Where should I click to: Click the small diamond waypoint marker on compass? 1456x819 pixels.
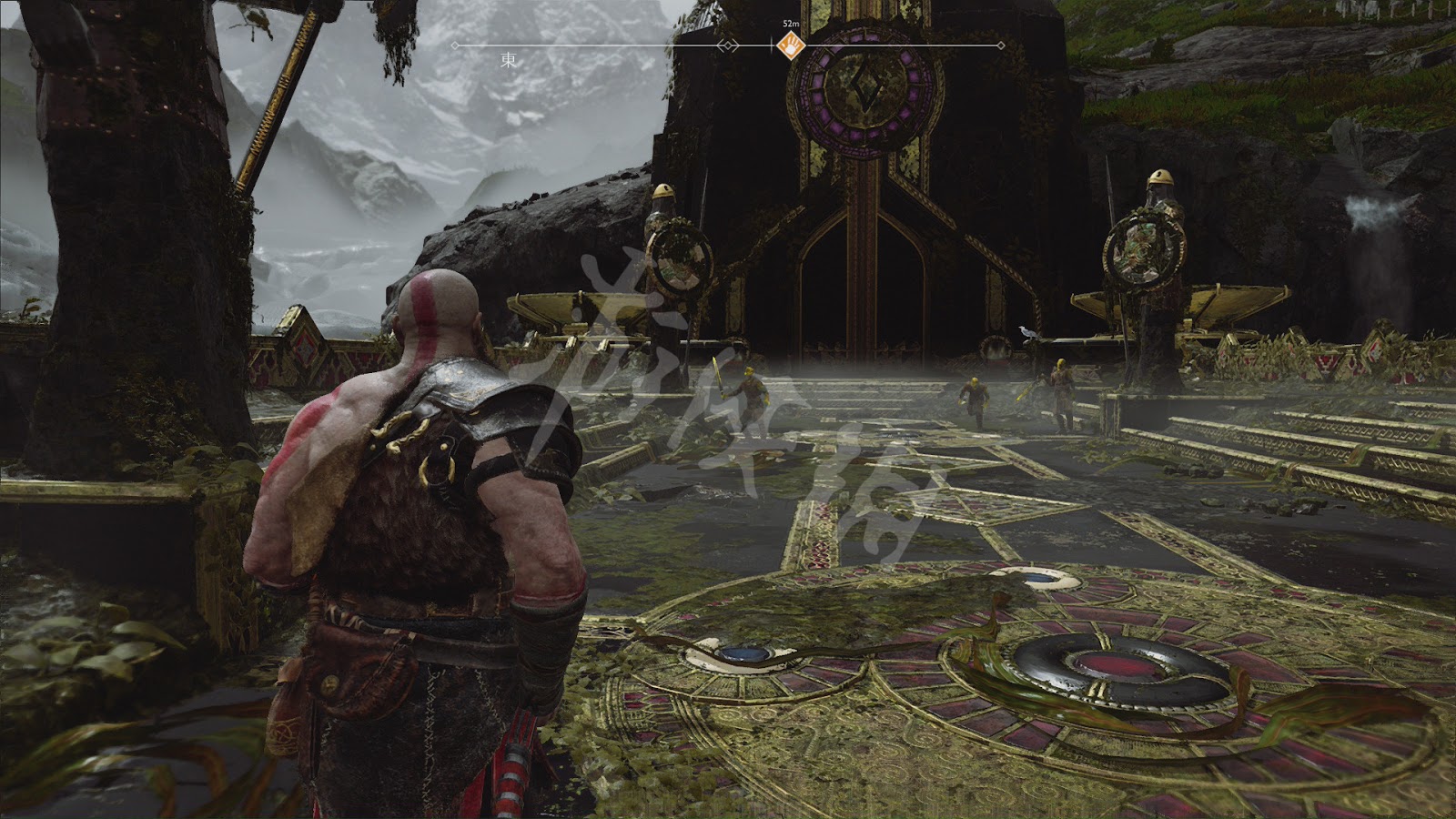pyautogui.click(x=727, y=45)
